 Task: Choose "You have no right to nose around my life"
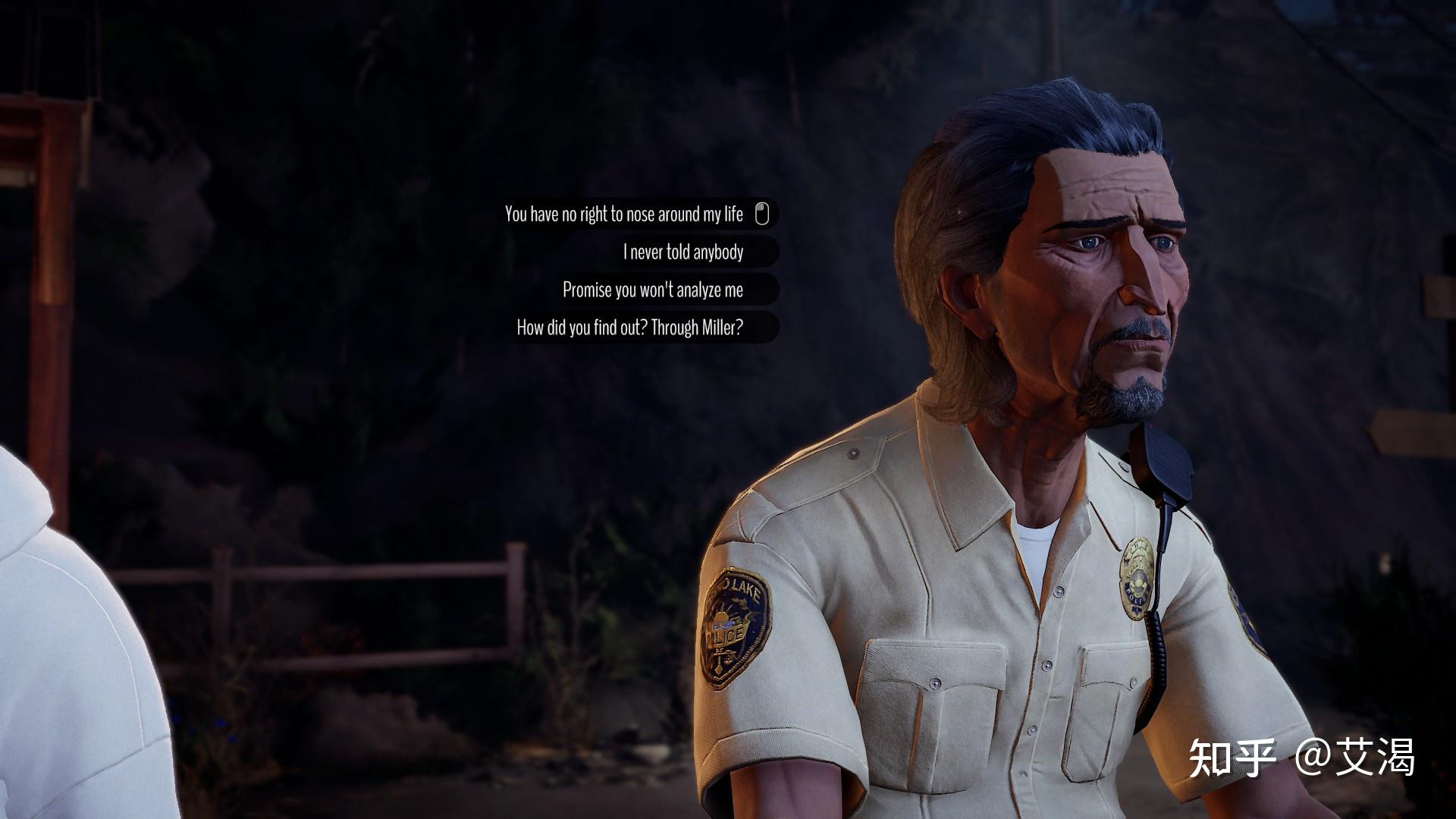[x=624, y=215]
